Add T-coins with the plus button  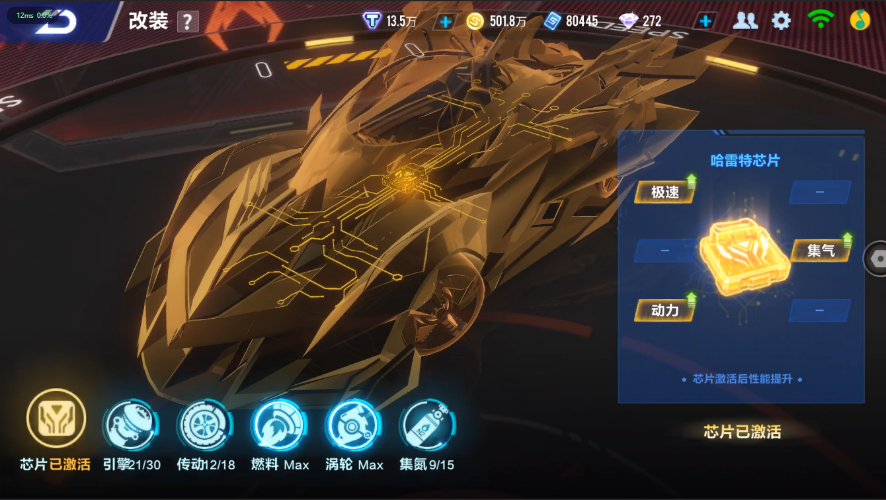pyautogui.click(x=445, y=21)
